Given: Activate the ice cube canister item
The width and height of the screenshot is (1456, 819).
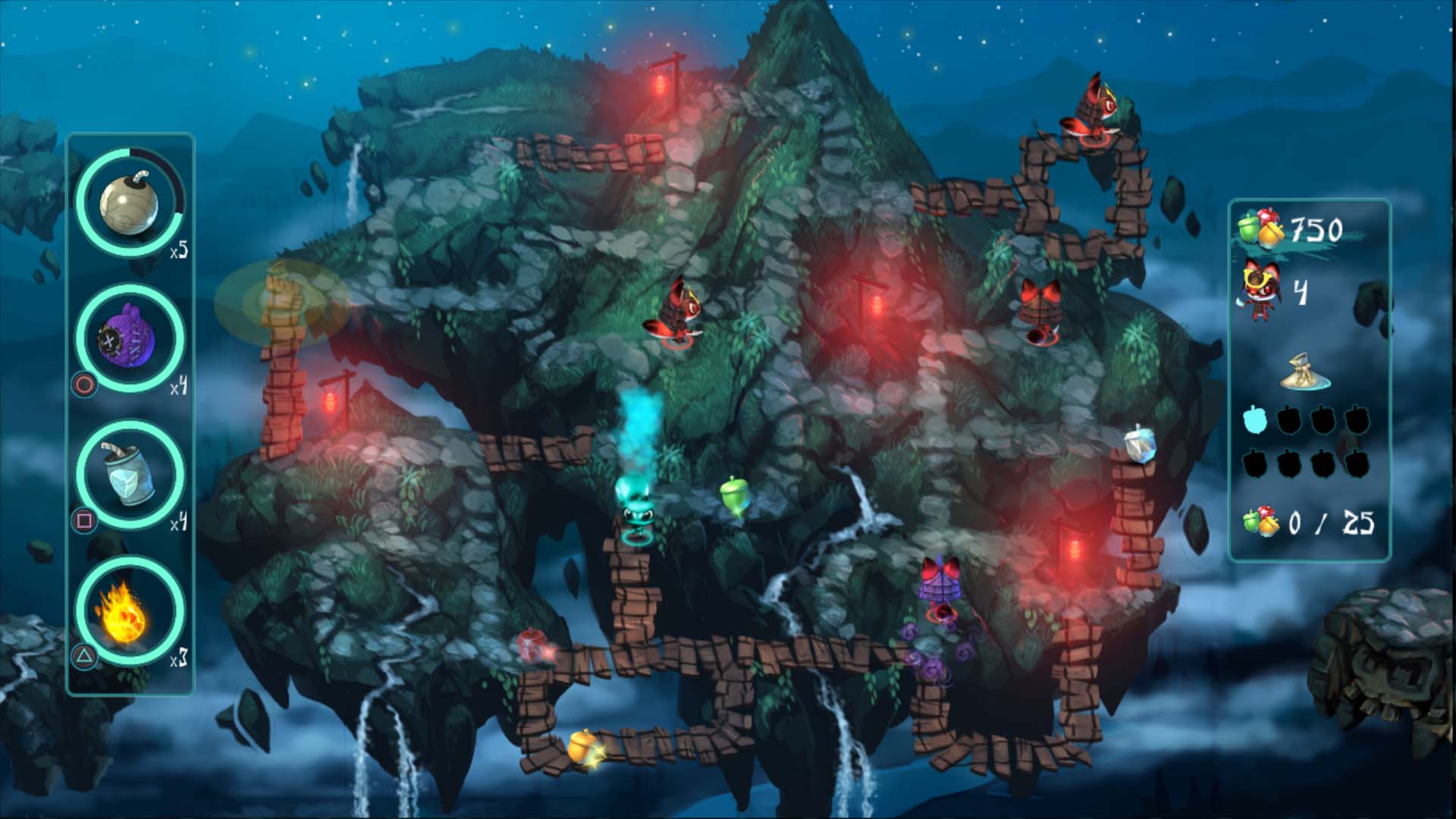Looking at the screenshot, I should click(130, 474).
